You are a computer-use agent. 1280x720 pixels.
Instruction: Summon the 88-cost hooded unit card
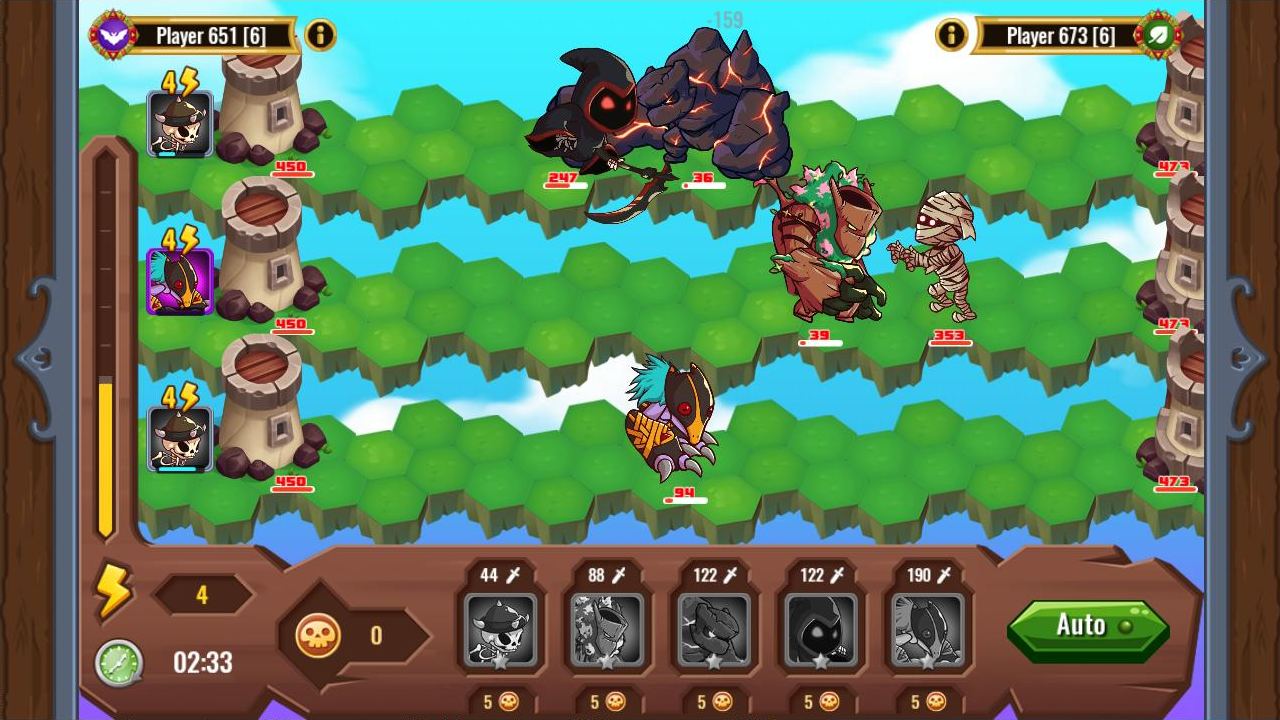coord(608,630)
